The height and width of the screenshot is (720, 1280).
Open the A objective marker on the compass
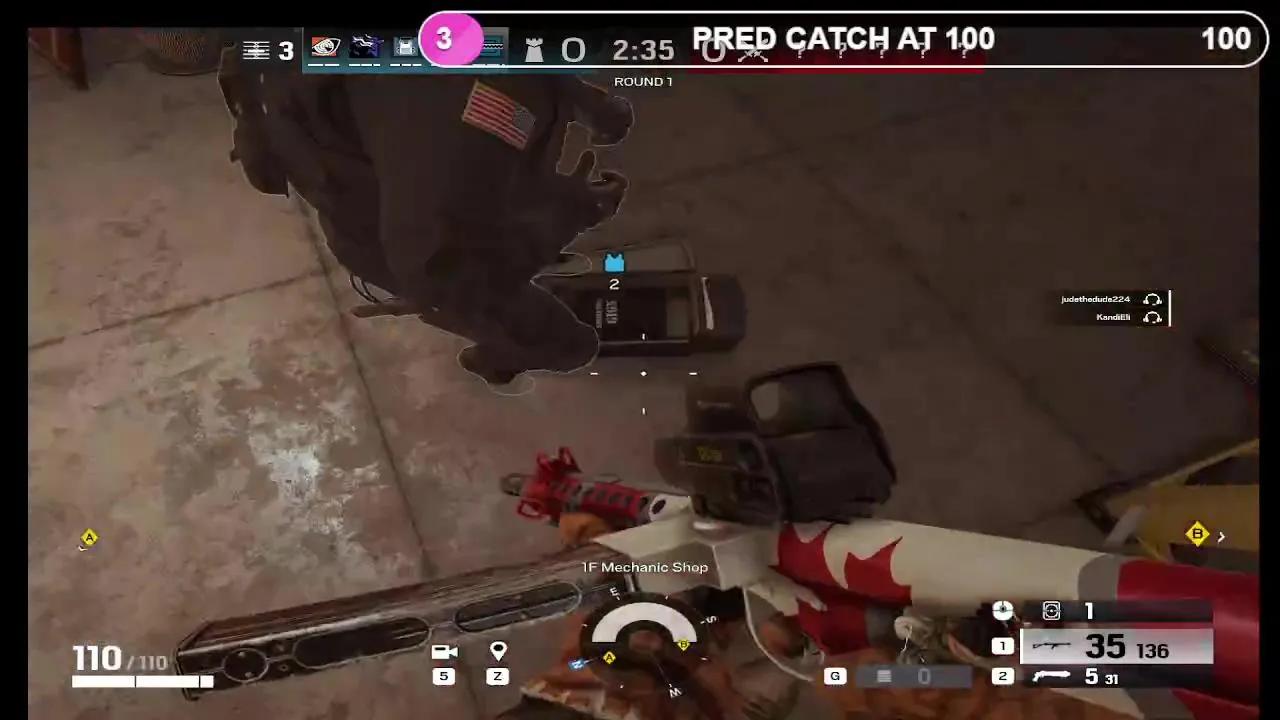point(610,658)
